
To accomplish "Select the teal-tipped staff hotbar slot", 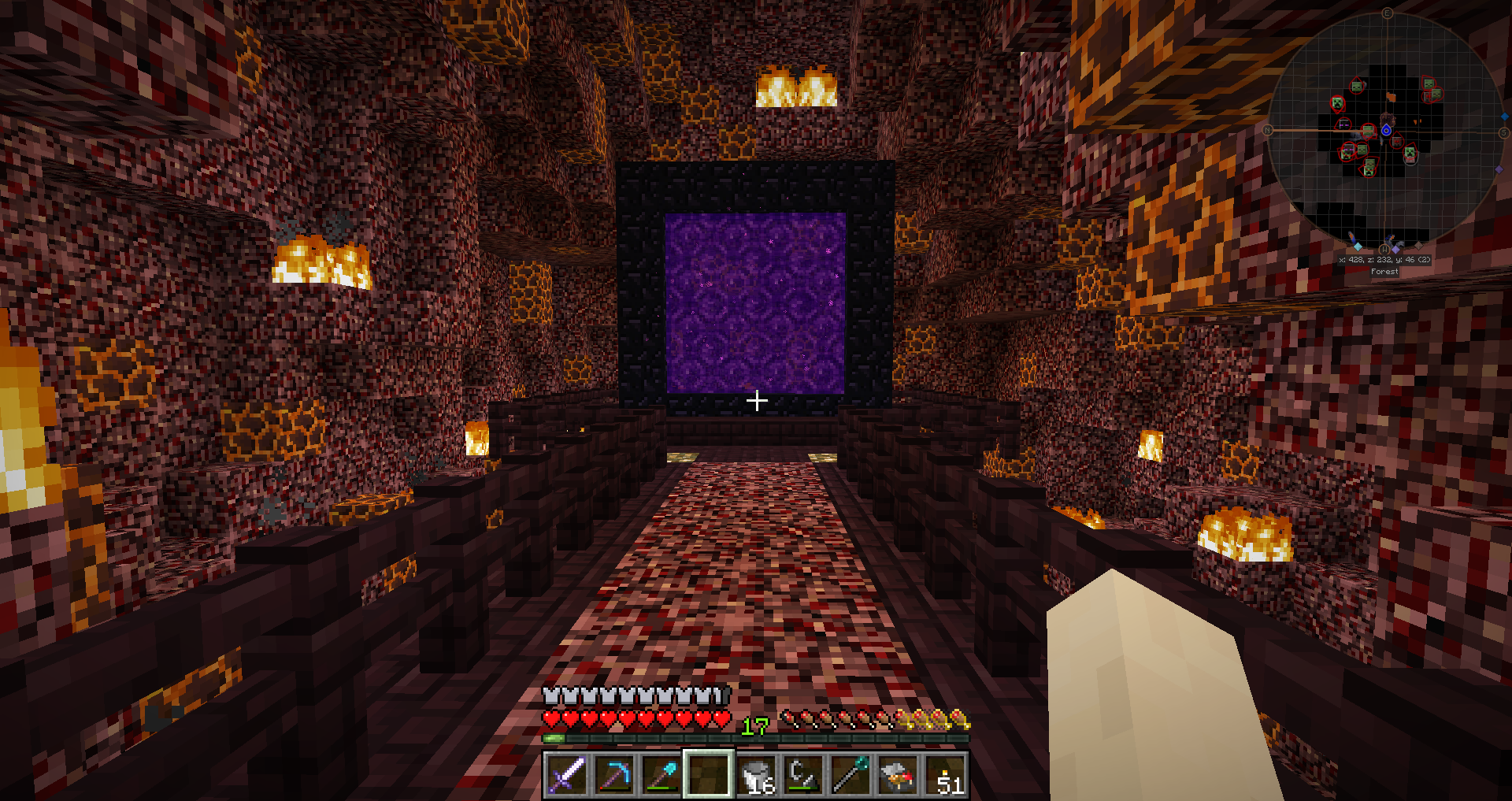I will point(851,775).
